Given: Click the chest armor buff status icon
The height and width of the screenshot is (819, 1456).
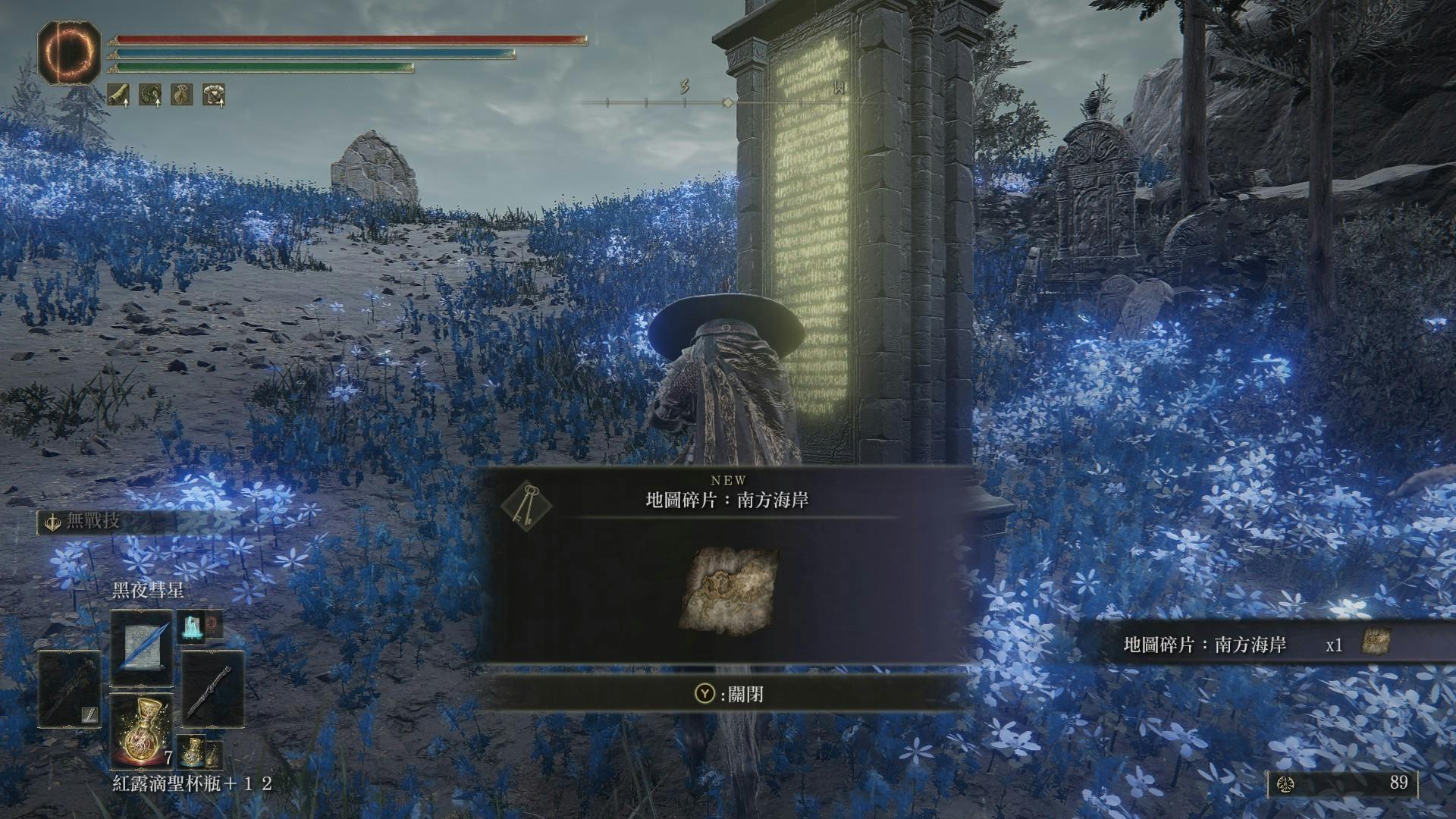Looking at the screenshot, I should pyautogui.click(x=213, y=95).
